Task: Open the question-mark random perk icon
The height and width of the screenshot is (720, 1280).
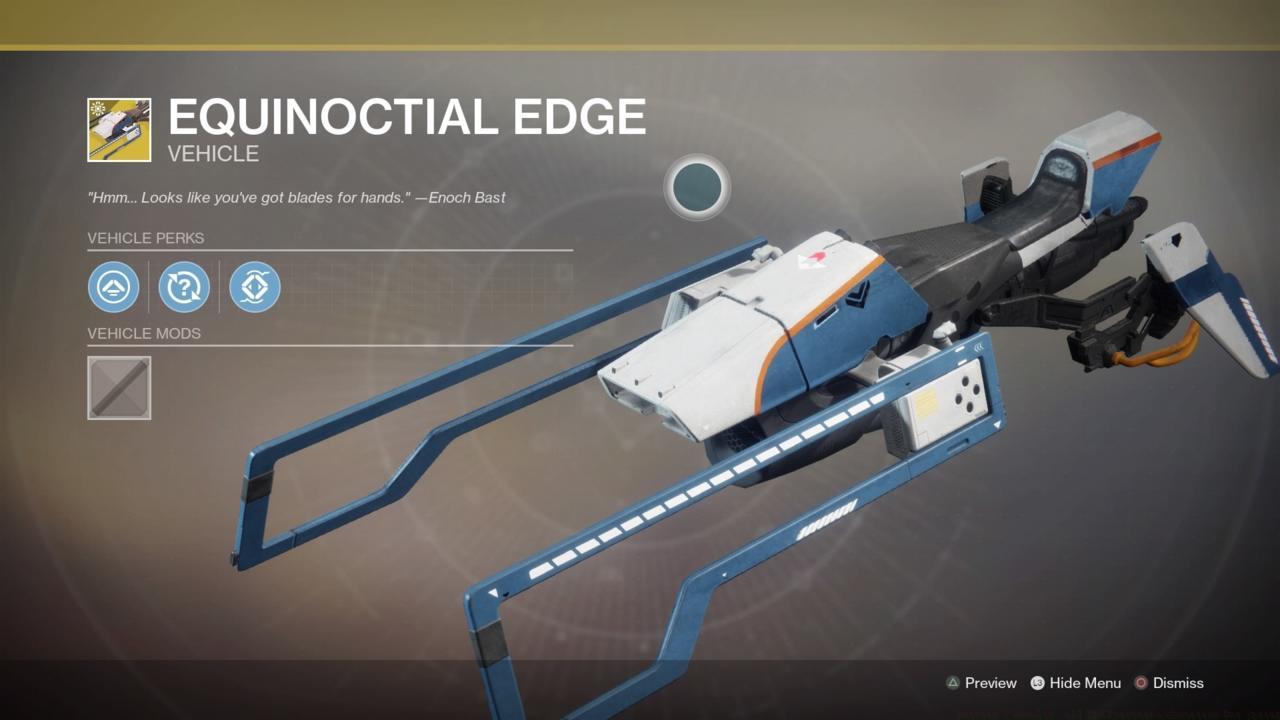Action: 184,287
